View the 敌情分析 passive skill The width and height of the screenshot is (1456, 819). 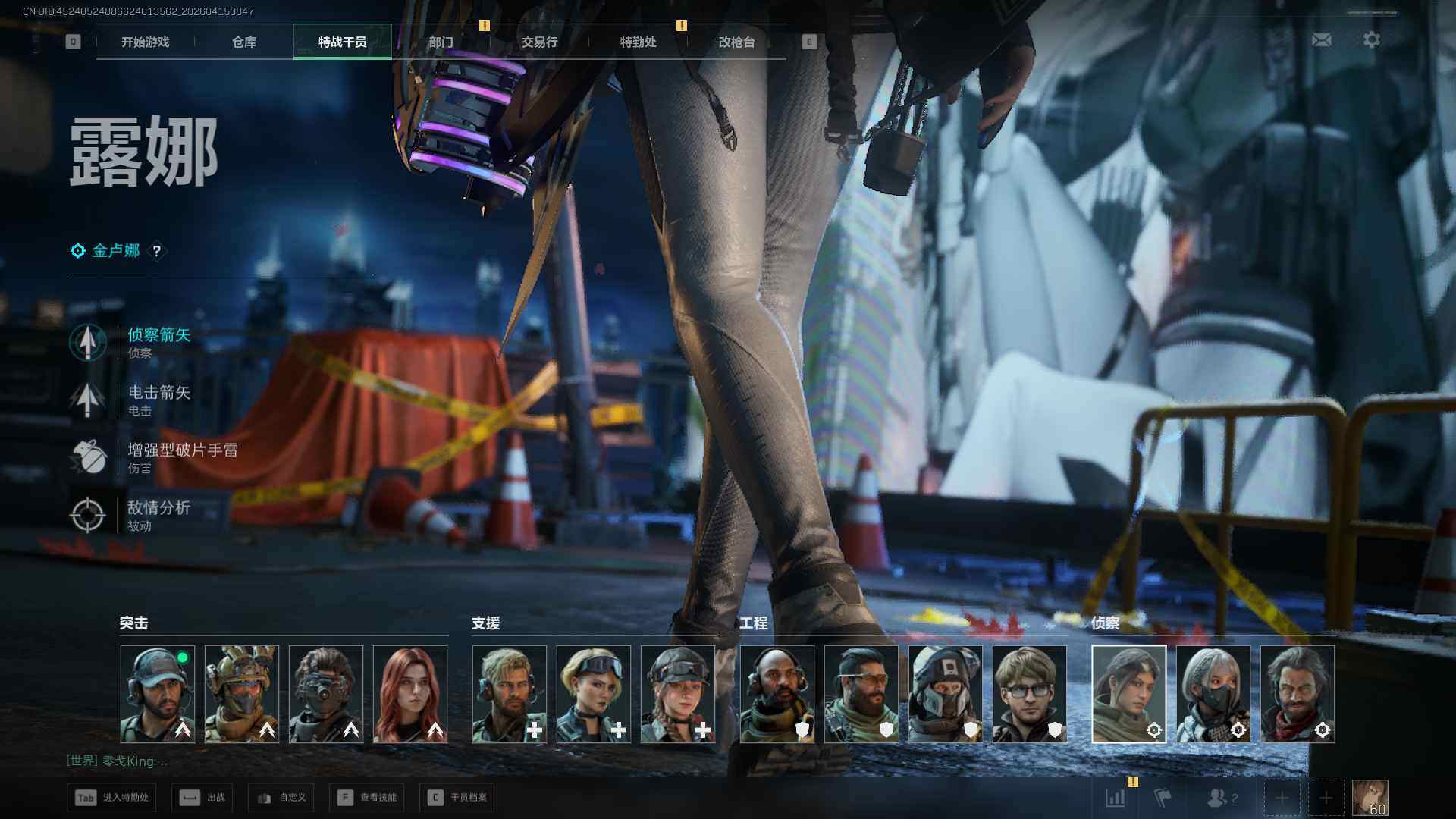click(158, 514)
